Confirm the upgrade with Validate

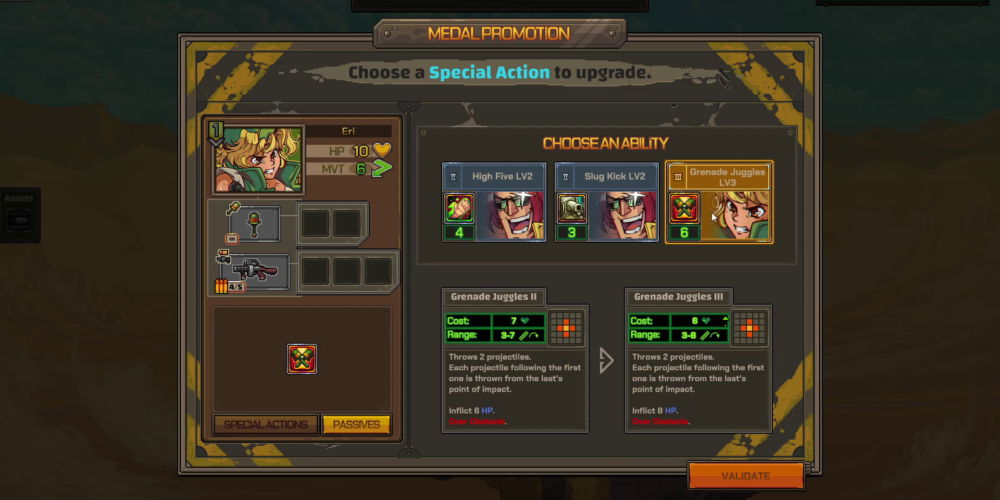(x=746, y=476)
